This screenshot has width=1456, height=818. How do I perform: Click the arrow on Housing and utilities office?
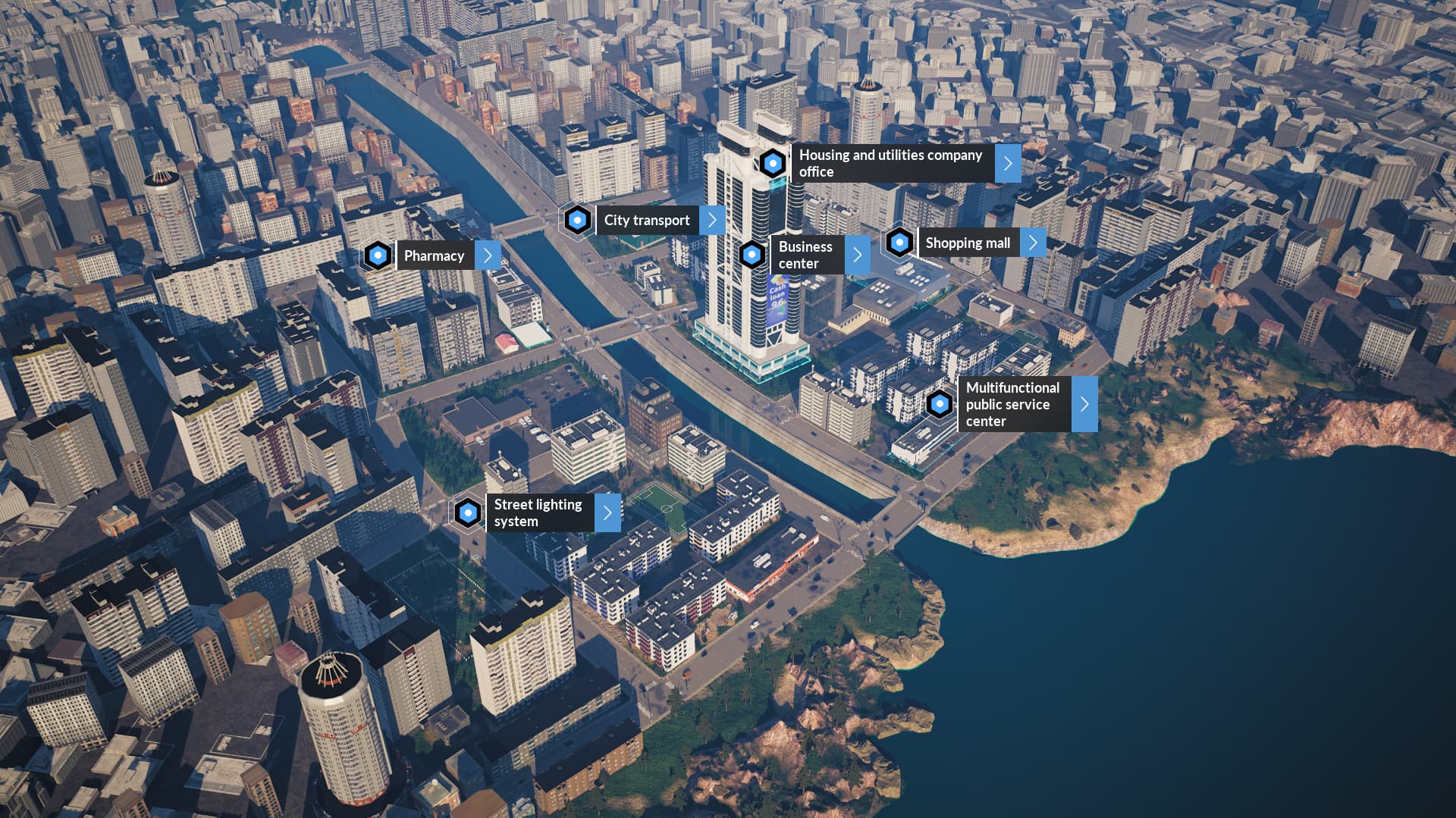coord(1008,163)
